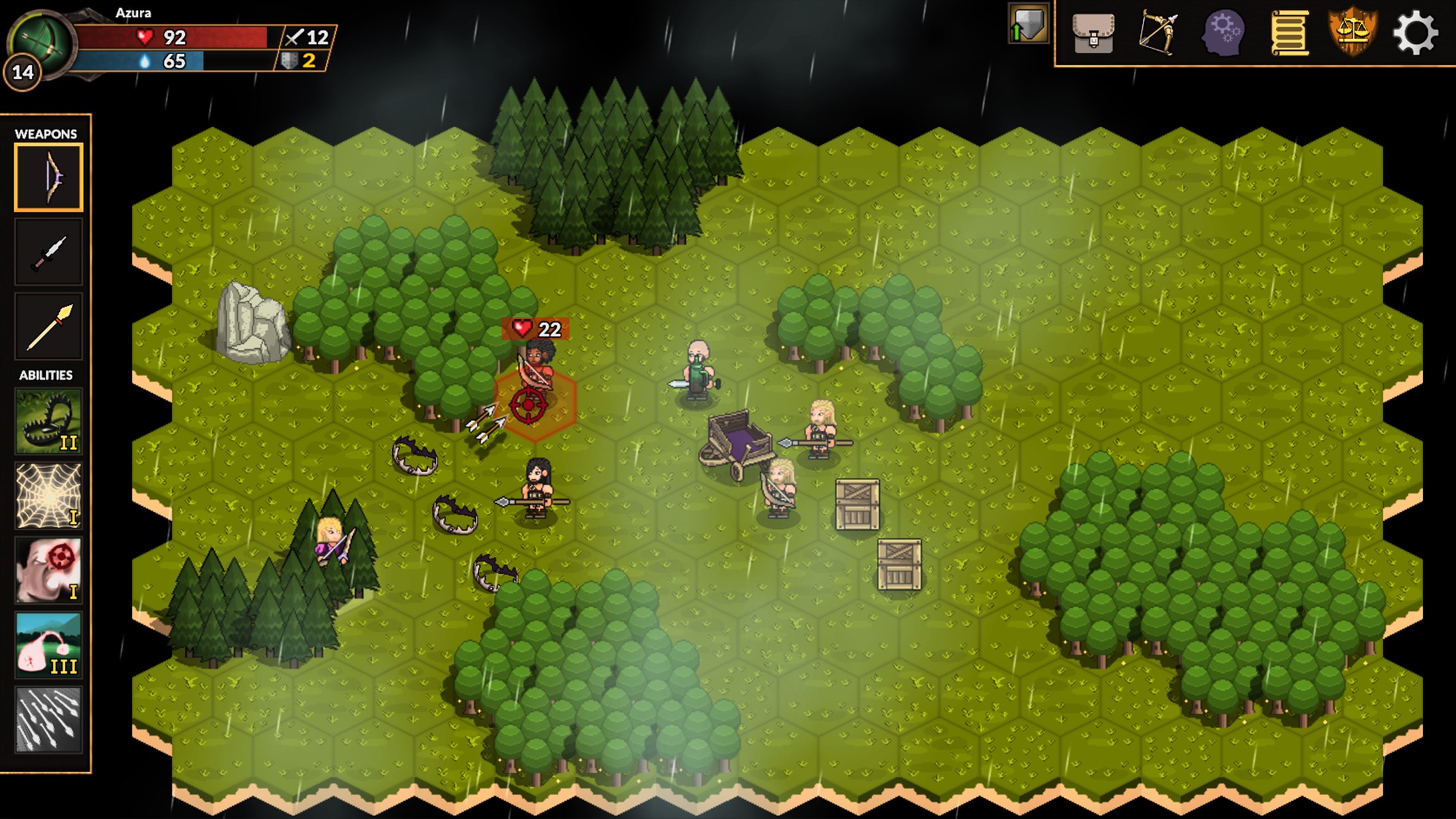Open the gear settings menu
1456x819 pixels.
tap(1415, 32)
